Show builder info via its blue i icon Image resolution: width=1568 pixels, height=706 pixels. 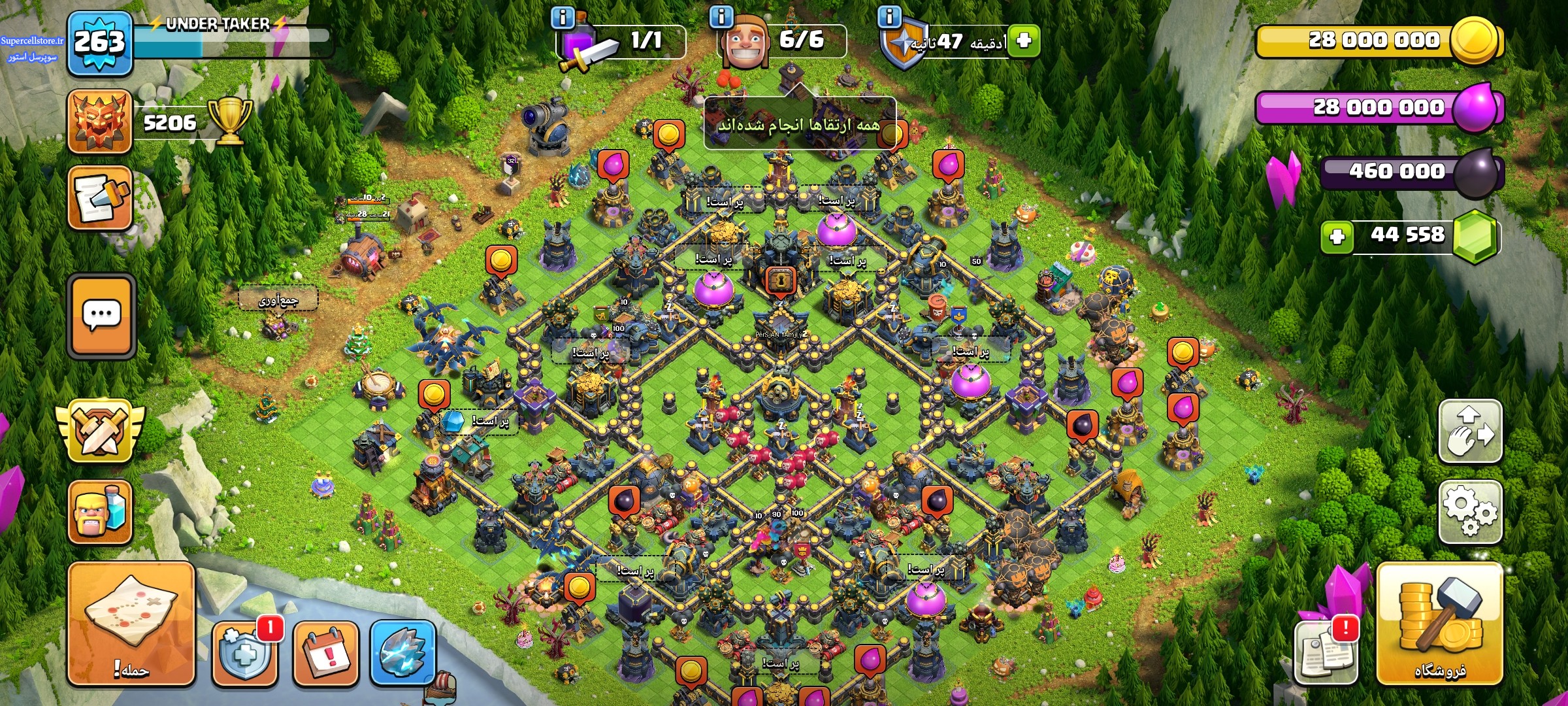coord(721,17)
